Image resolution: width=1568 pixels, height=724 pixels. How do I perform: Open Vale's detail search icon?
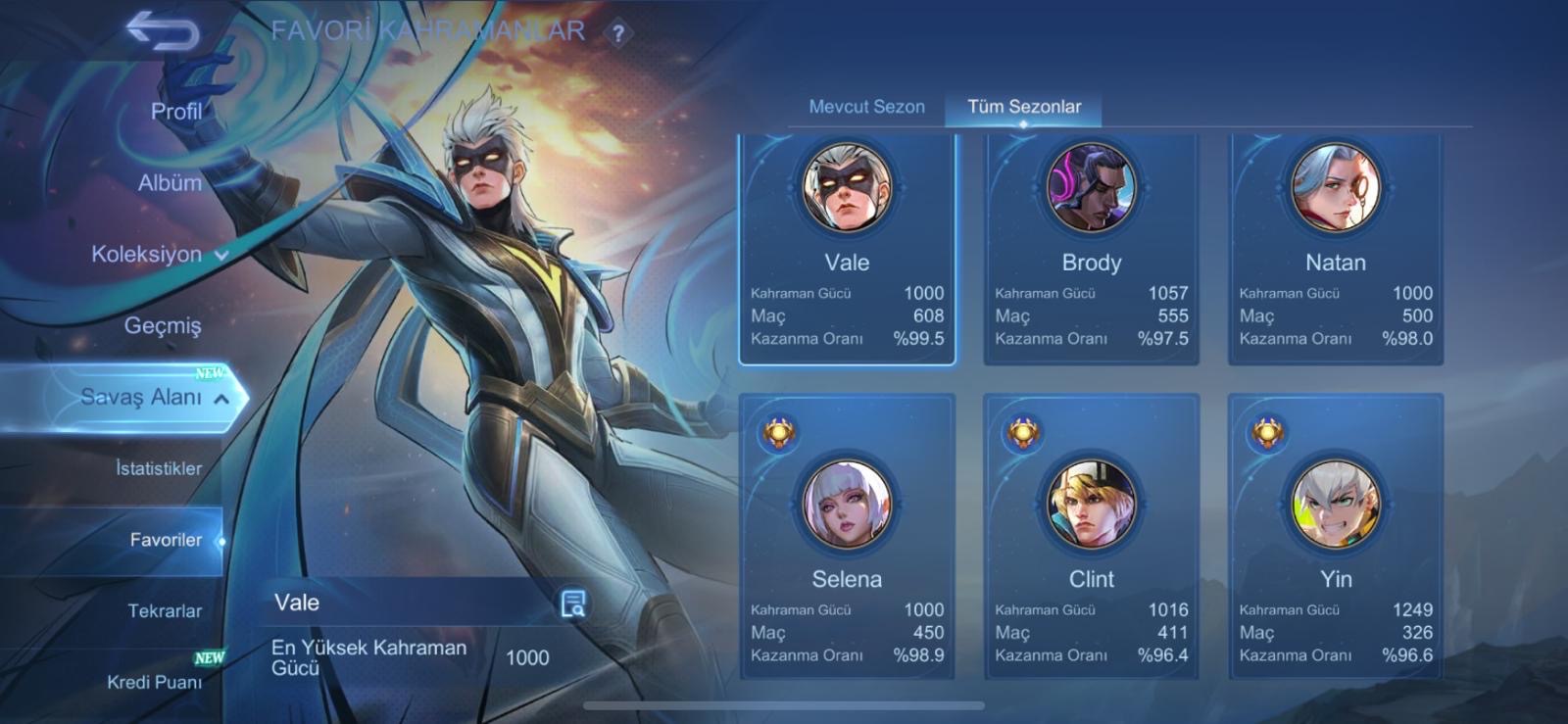573,603
